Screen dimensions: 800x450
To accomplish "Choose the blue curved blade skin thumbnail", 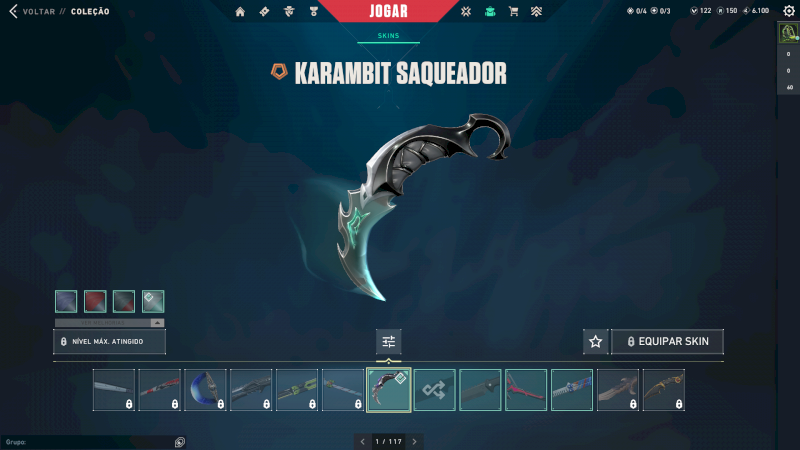I will pyautogui.click(x=206, y=390).
